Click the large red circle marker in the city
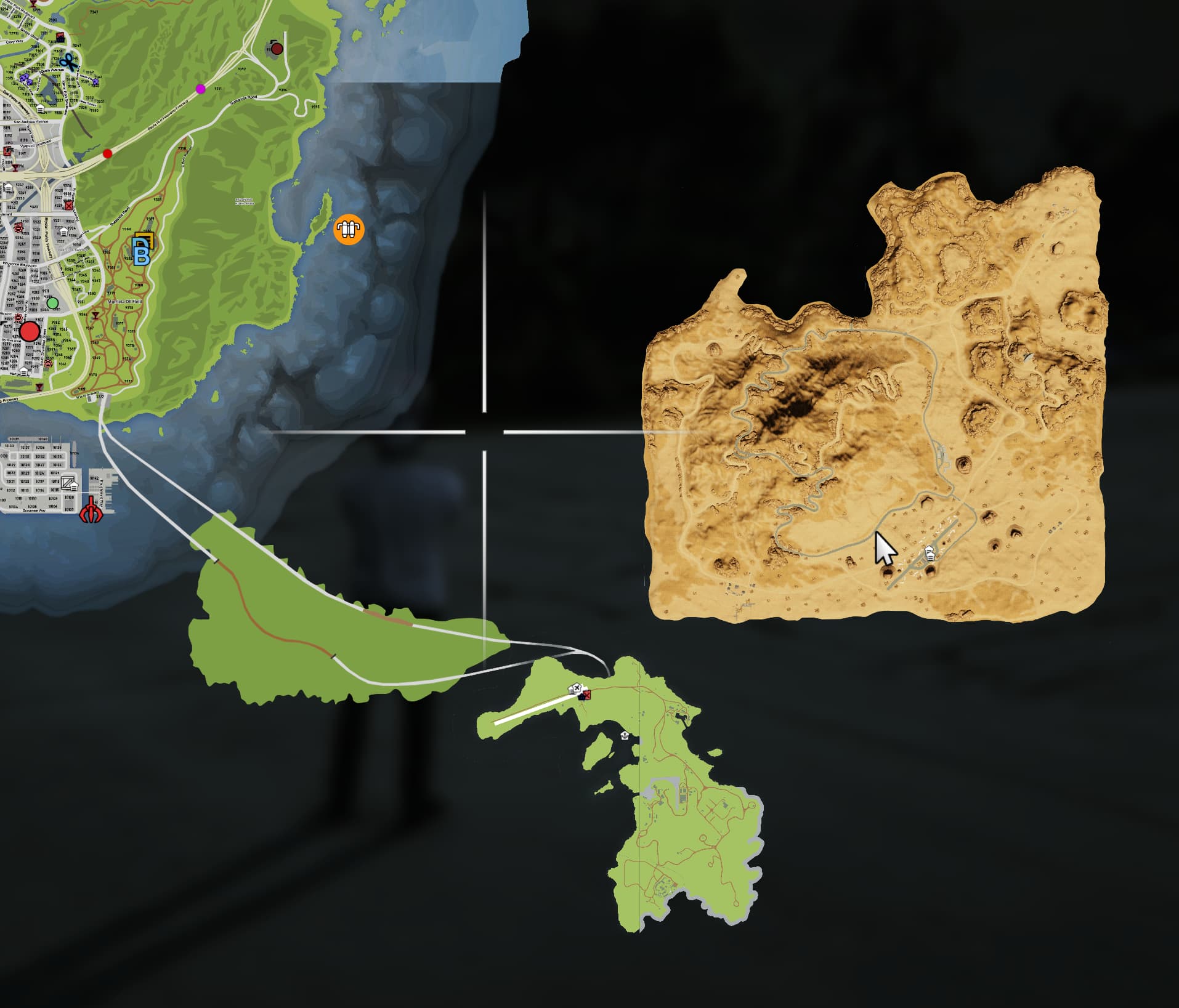The height and width of the screenshot is (1008, 1179). tap(30, 331)
